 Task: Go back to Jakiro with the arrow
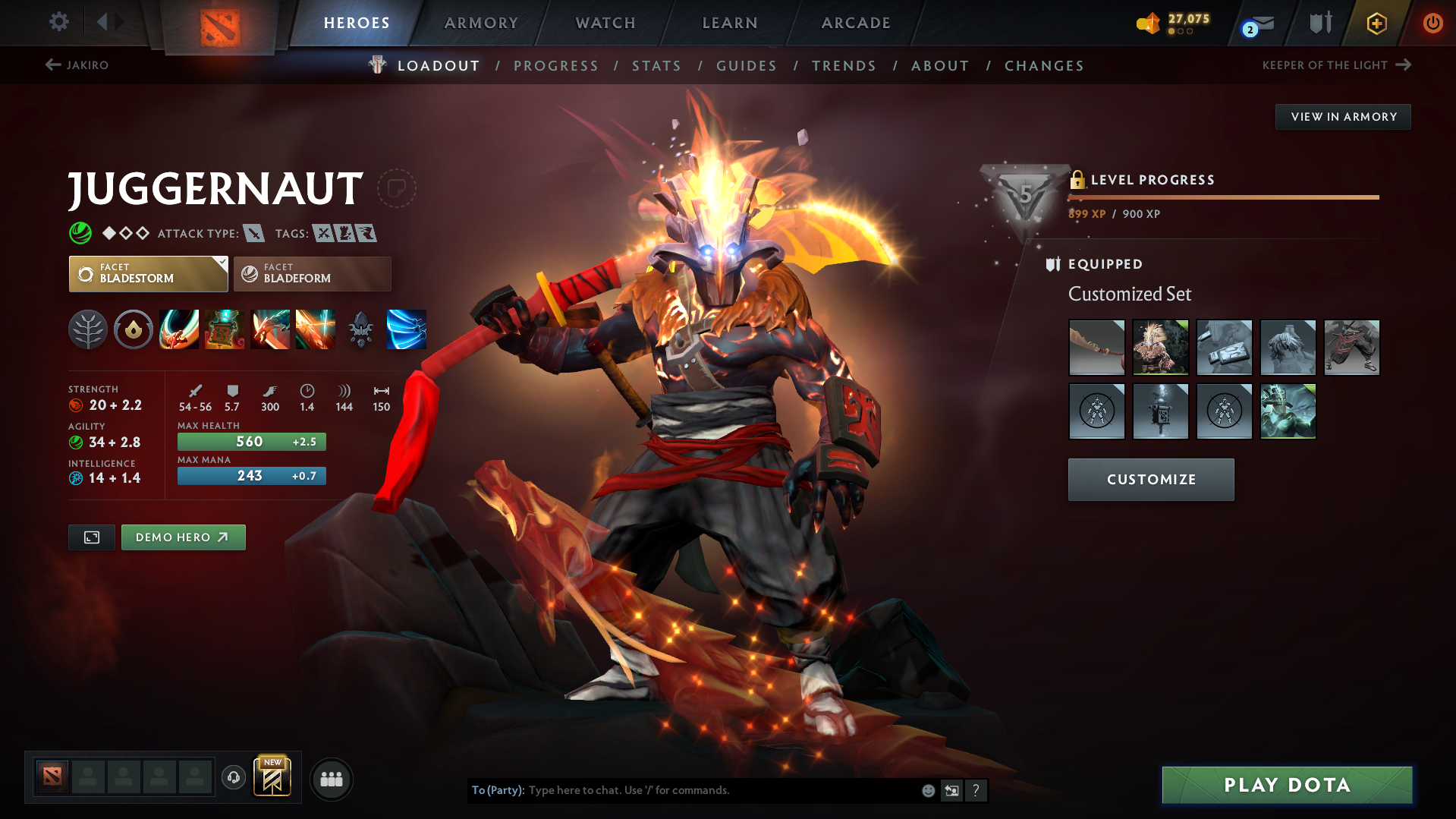[x=52, y=65]
